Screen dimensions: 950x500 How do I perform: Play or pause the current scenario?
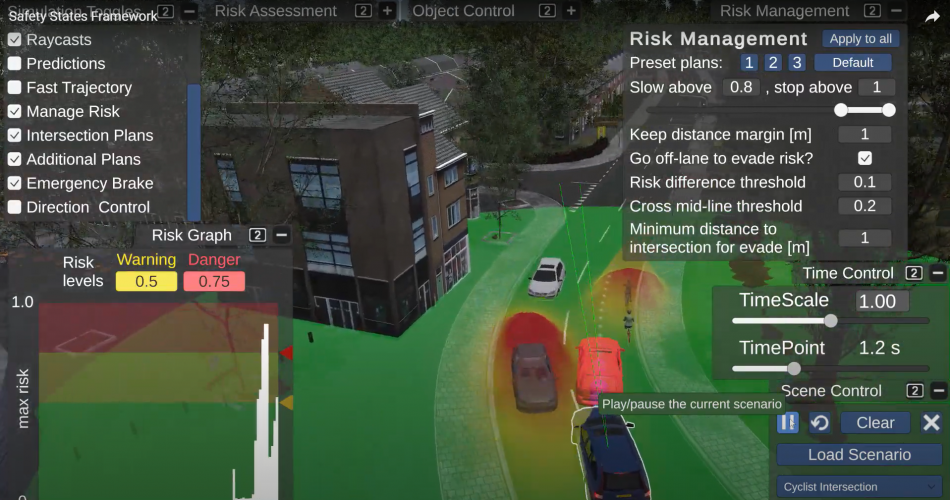click(x=788, y=423)
